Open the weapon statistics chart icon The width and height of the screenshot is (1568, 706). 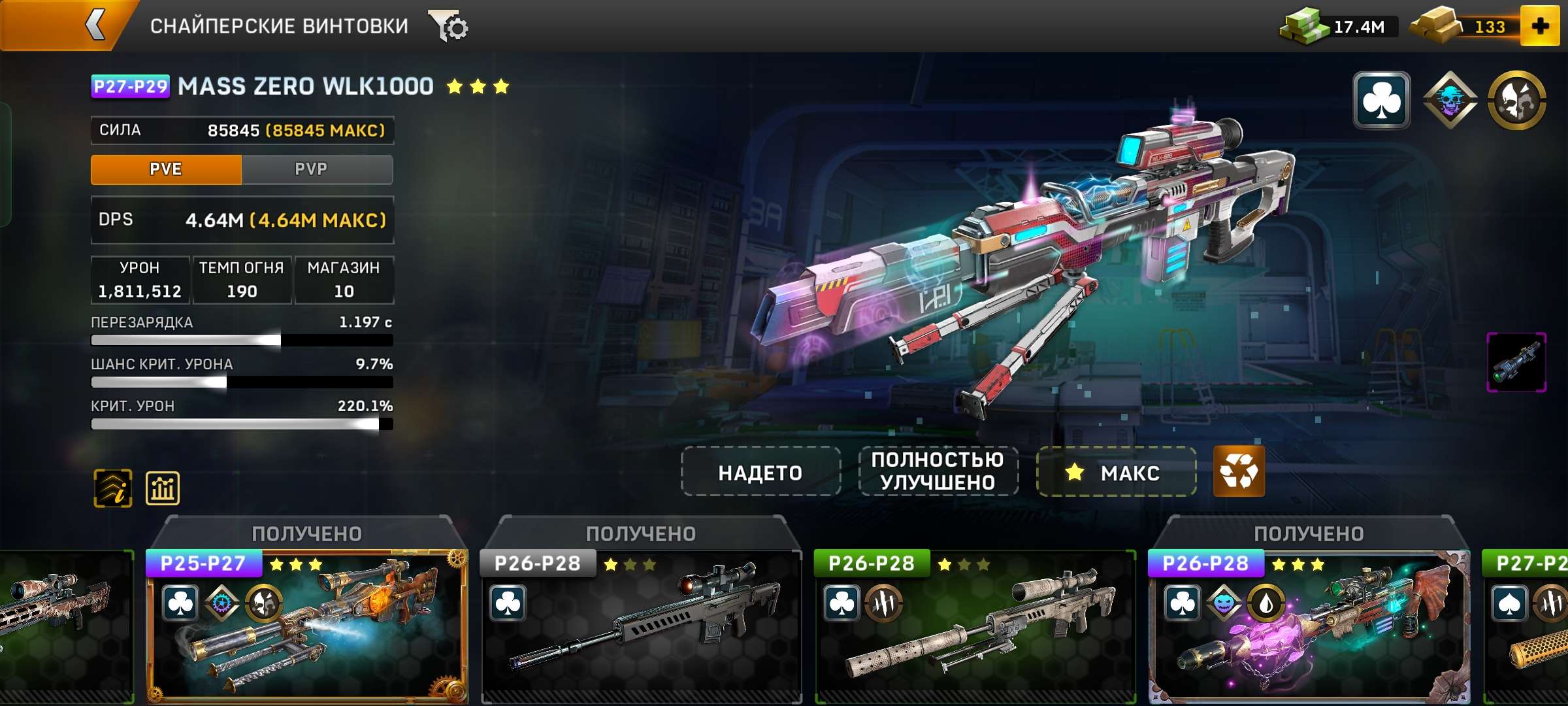163,487
